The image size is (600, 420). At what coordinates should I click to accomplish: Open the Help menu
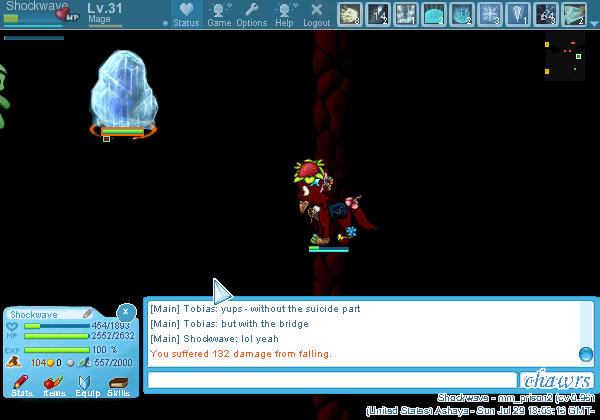click(x=285, y=14)
